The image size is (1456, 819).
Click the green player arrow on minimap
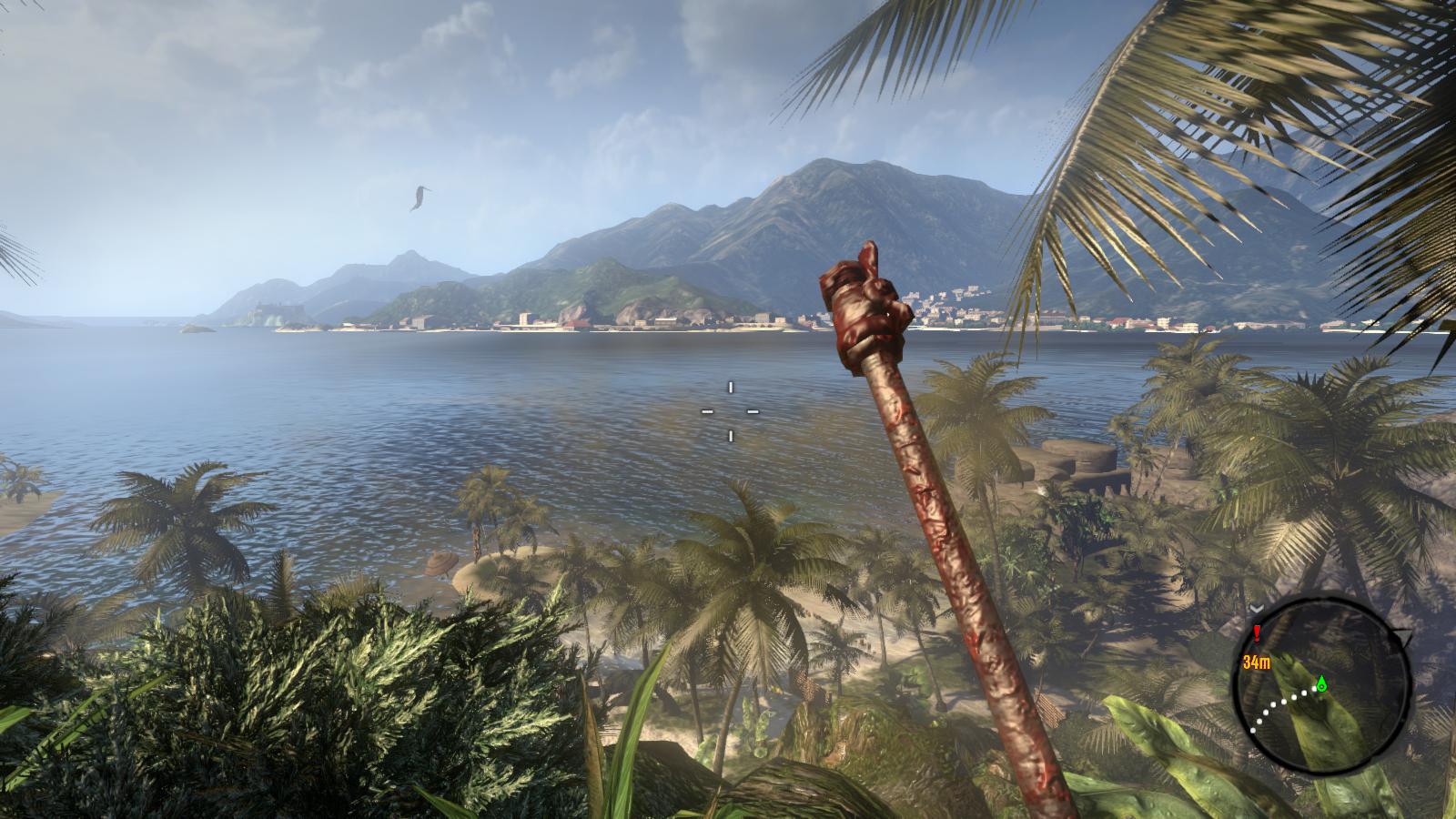1321,682
